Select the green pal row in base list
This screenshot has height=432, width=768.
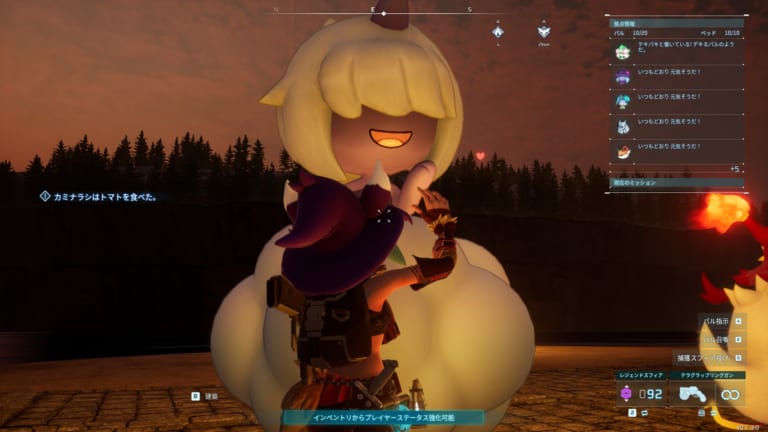[x=676, y=51]
